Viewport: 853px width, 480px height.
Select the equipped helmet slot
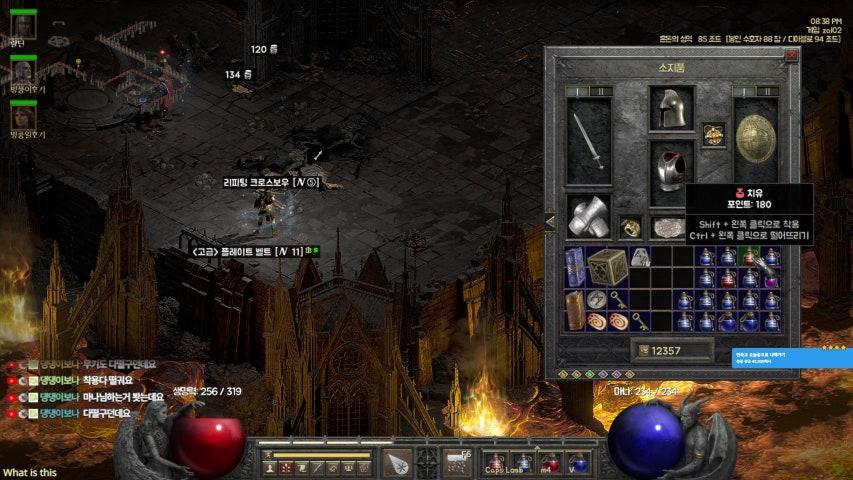pyautogui.click(x=671, y=107)
